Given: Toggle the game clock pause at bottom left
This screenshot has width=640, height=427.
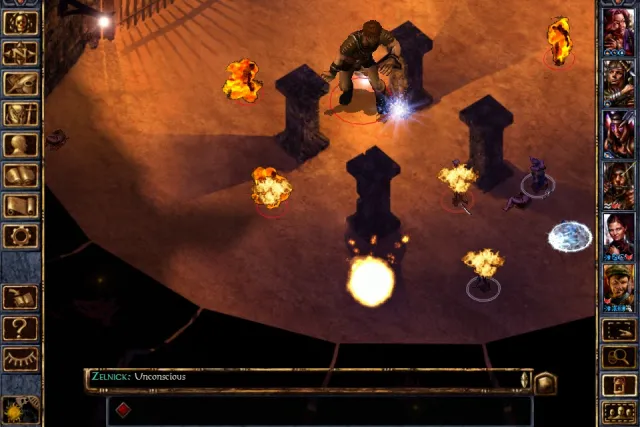Looking at the screenshot, I should (20, 408).
